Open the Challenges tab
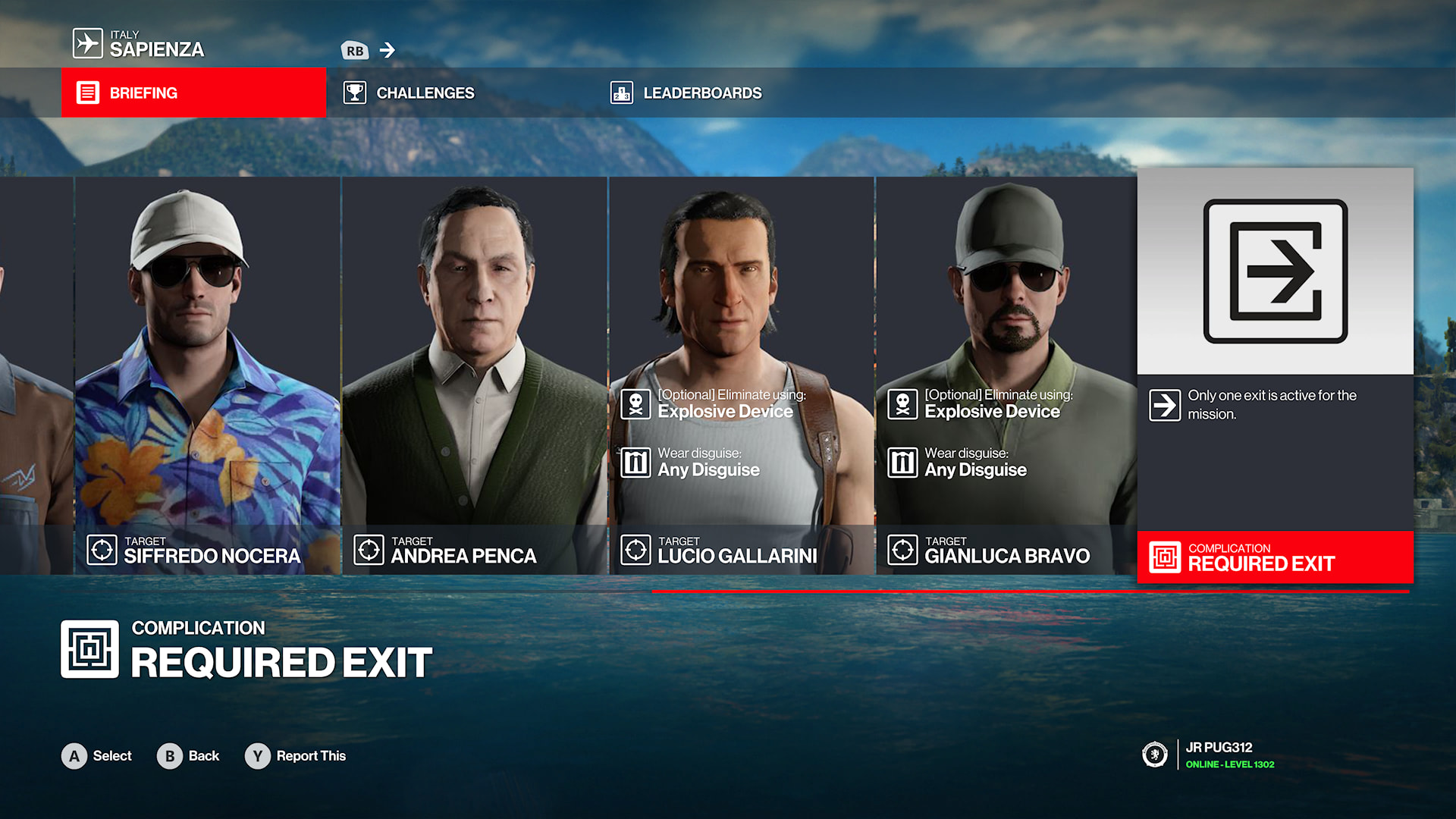 coord(425,93)
